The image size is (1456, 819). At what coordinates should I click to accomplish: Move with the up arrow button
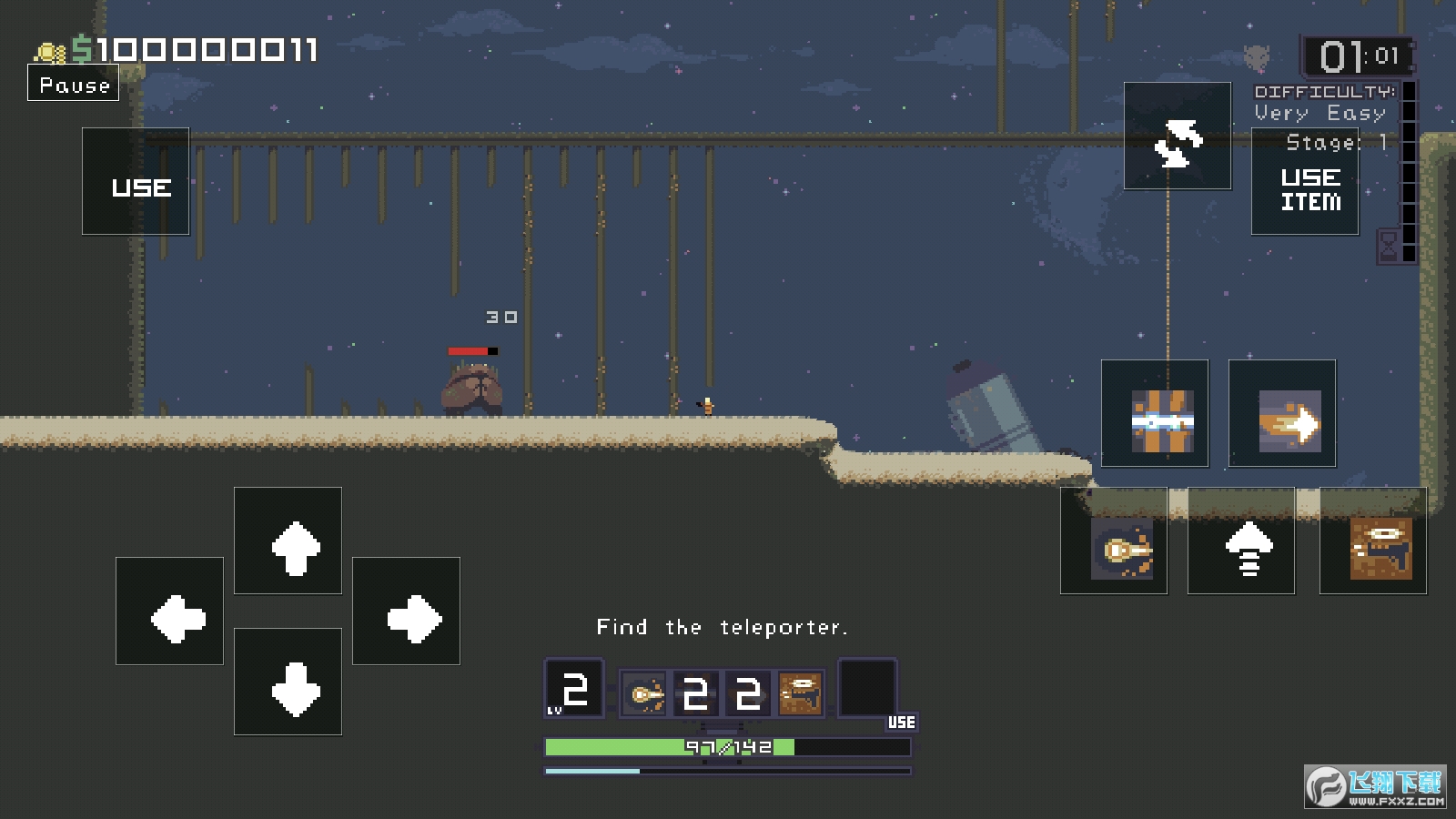click(x=288, y=541)
